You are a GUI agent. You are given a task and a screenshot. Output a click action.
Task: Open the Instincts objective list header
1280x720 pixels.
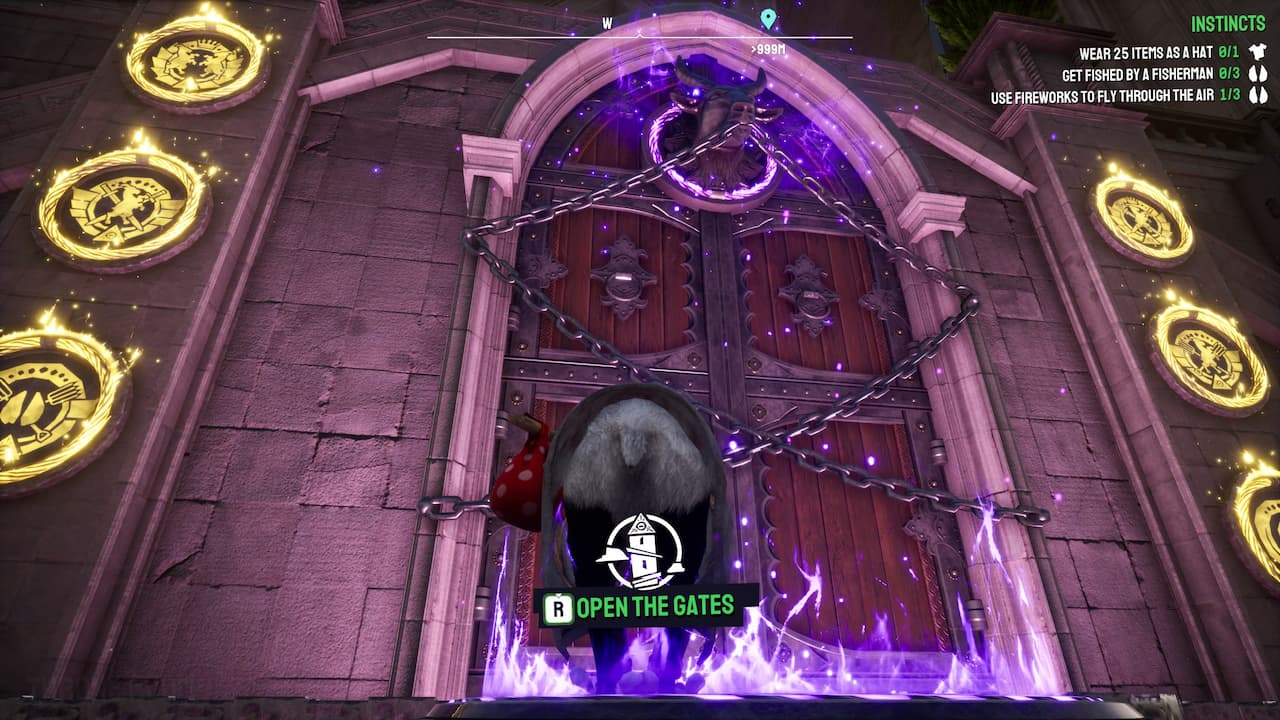point(1228,24)
